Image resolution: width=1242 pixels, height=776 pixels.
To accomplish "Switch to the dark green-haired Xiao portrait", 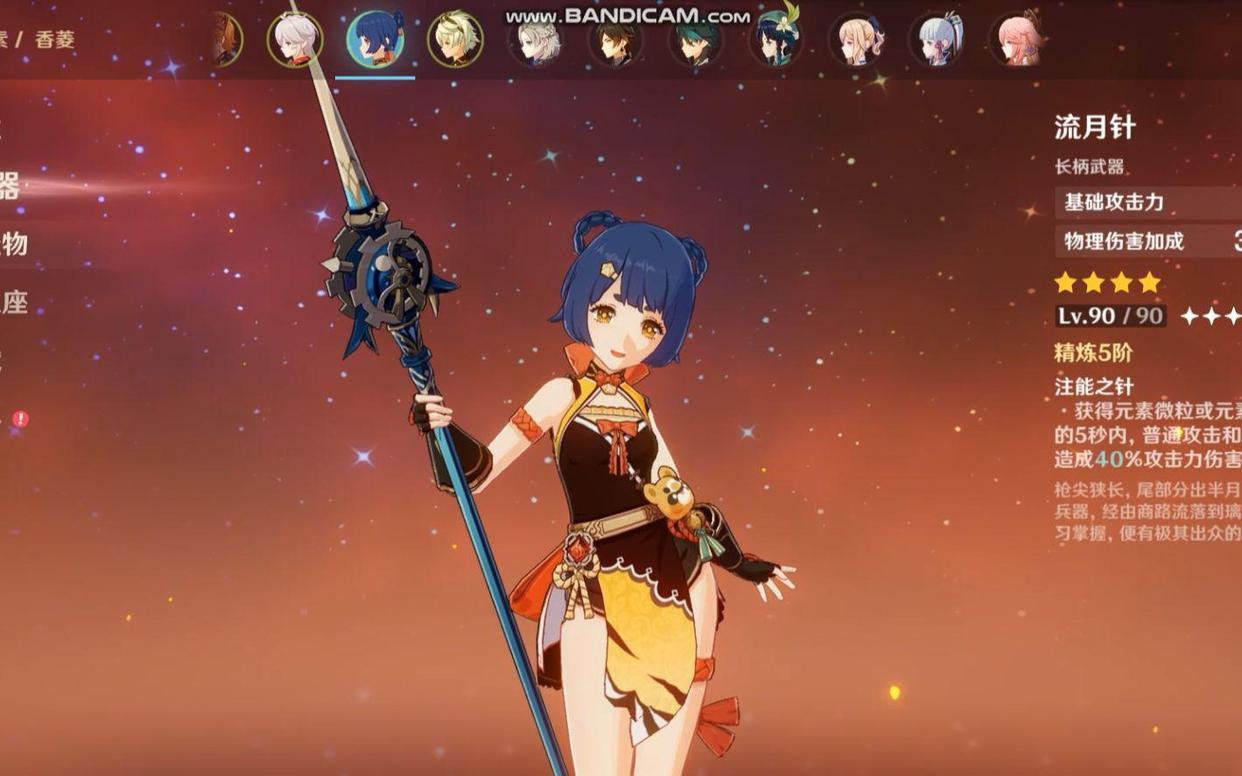I will (x=695, y=40).
